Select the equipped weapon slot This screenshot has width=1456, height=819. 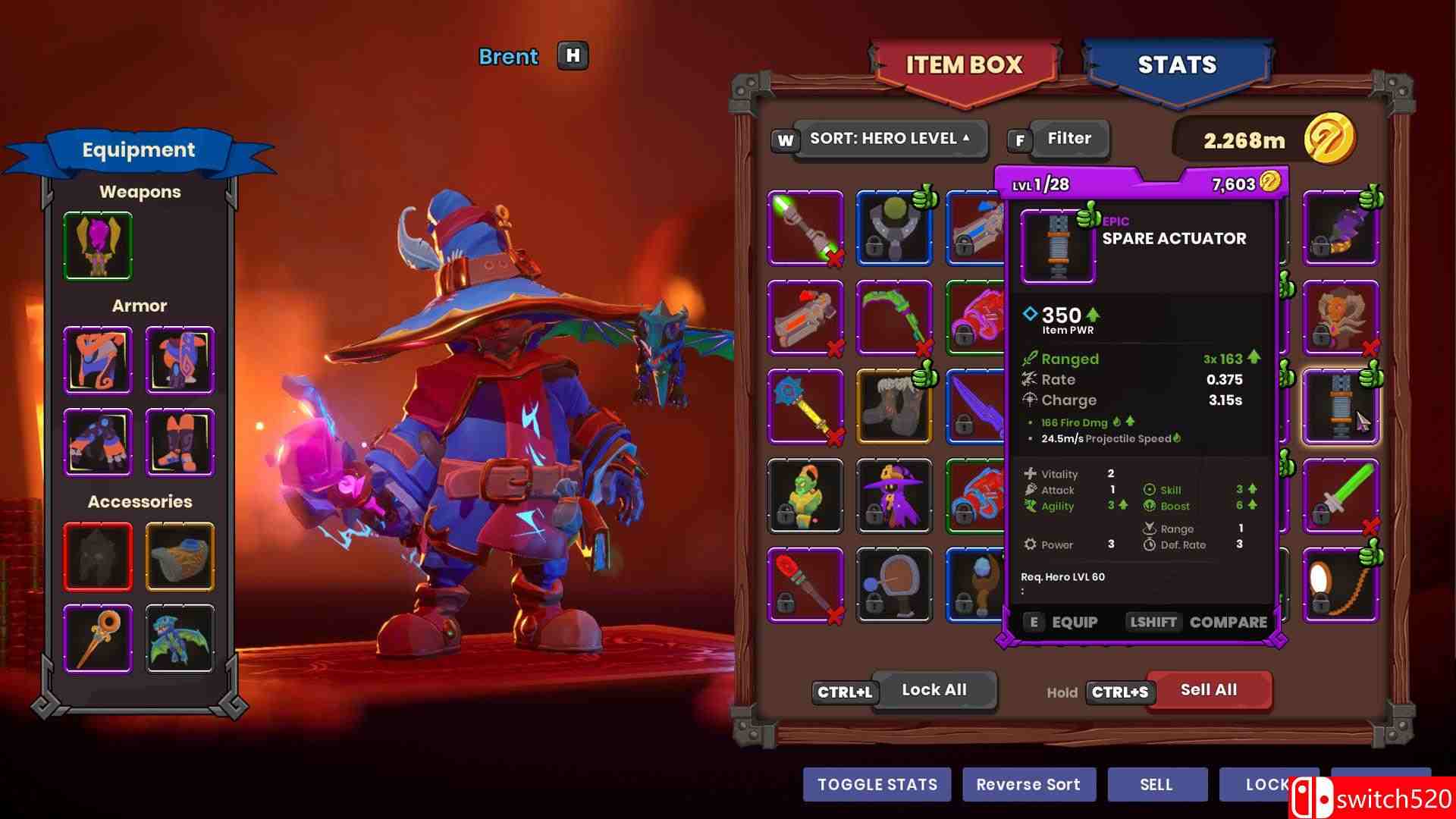coord(98,246)
